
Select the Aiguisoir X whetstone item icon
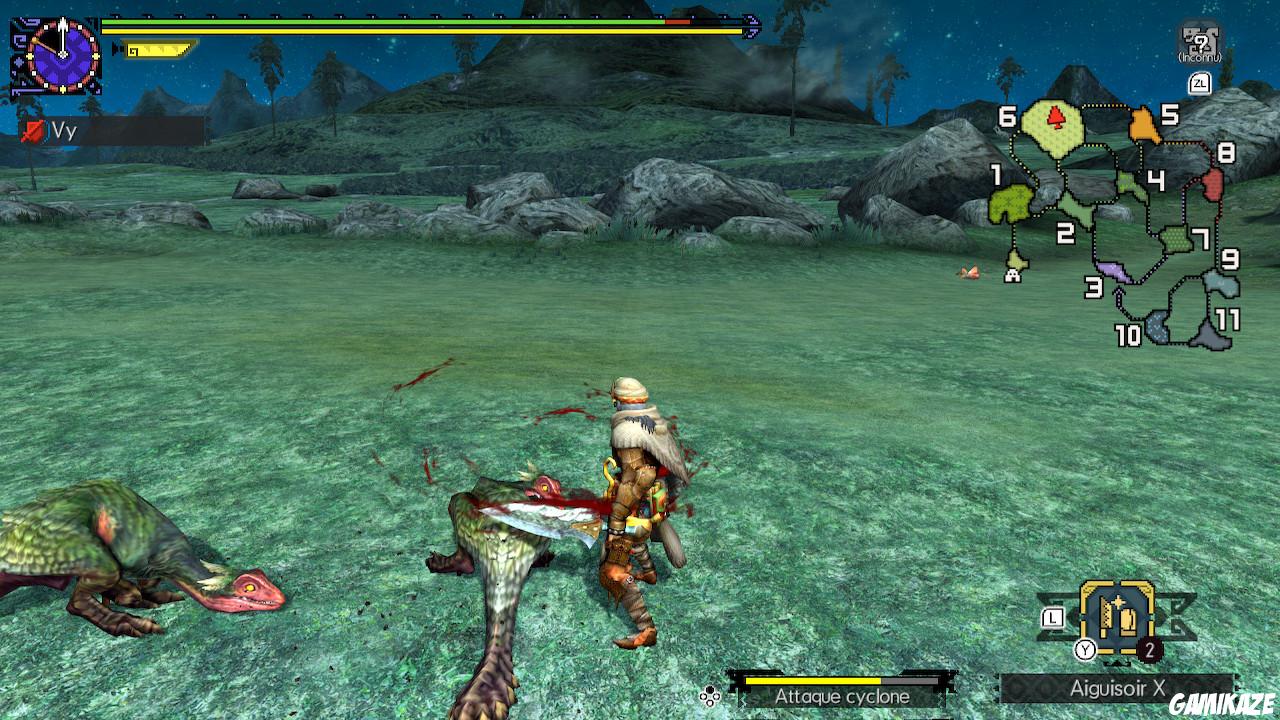coord(1115,620)
